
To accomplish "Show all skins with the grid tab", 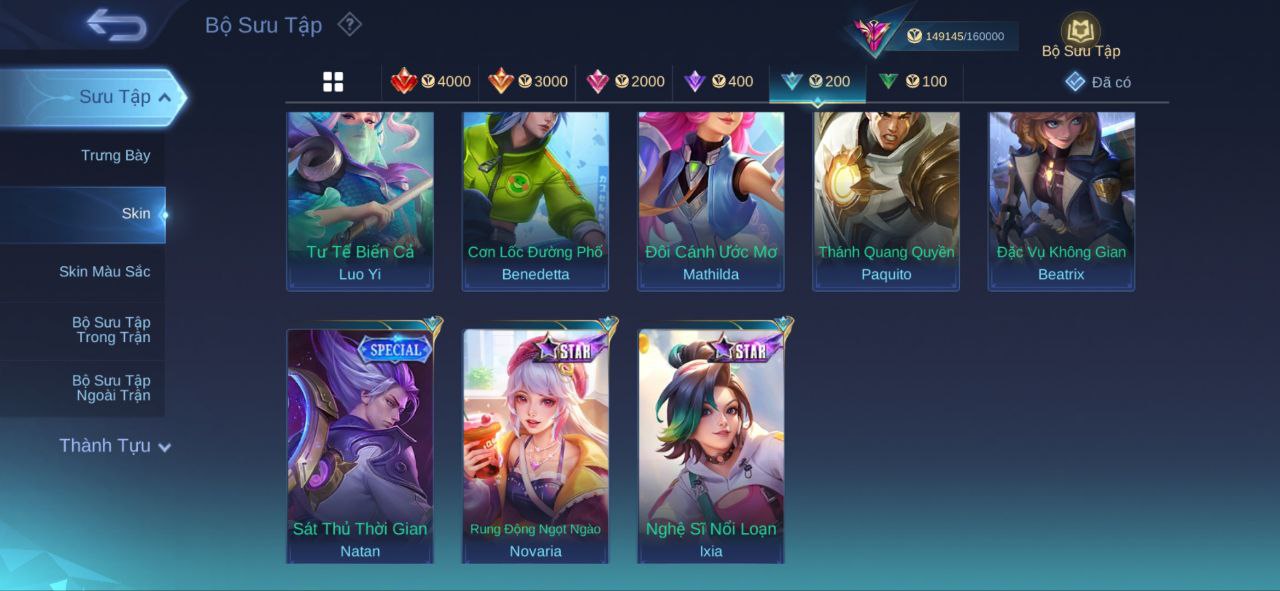I will point(333,82).
